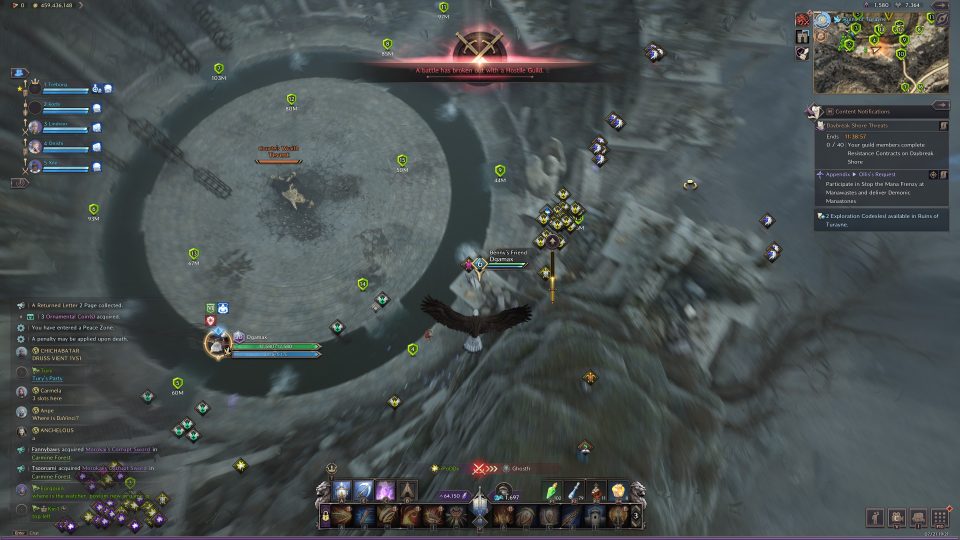This screenshot has height=540, width=960.
Task: Open the grid menu button in the corner
Action: [939, 517]
